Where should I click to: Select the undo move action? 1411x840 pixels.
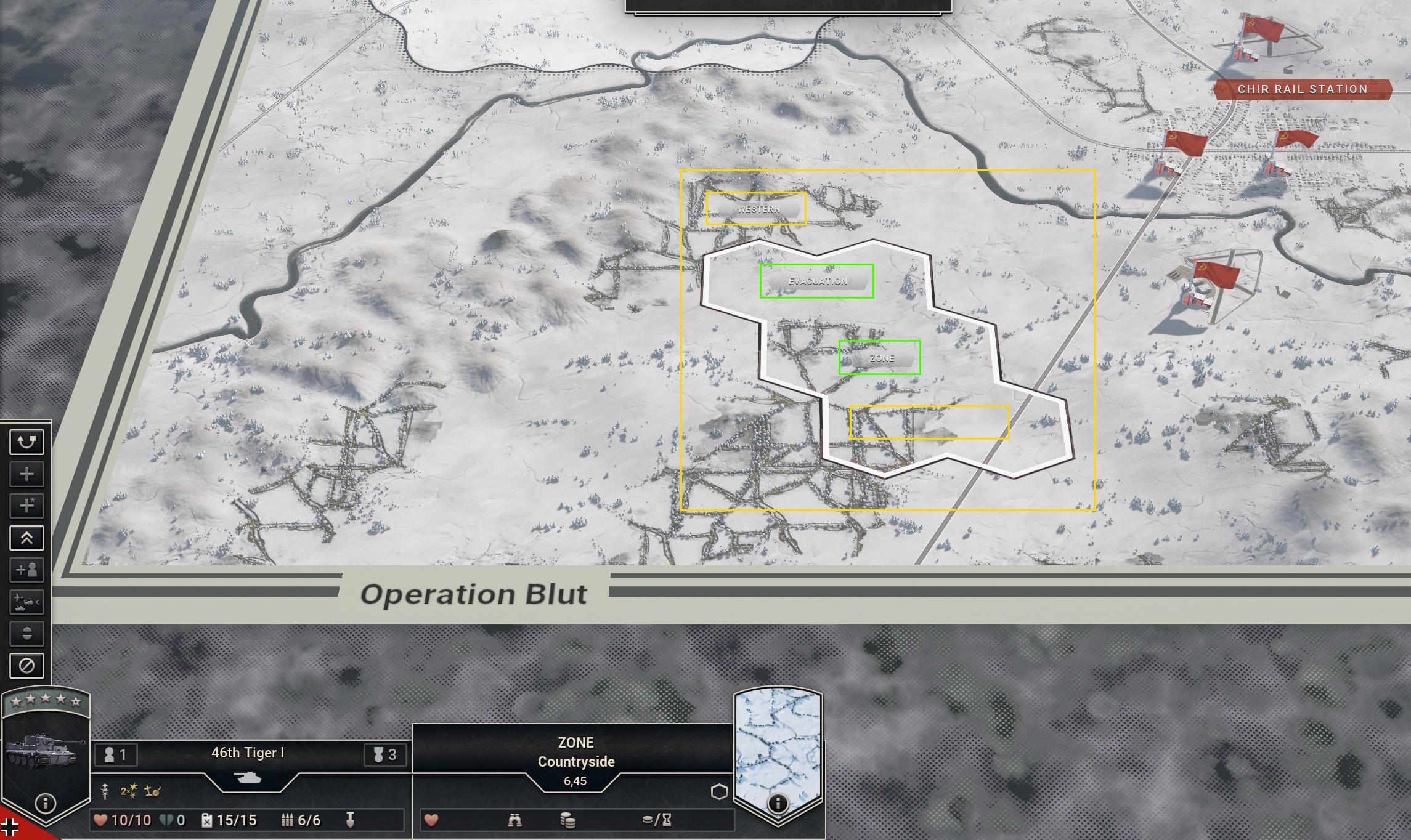pyautogui.click(x=26, y=442)
